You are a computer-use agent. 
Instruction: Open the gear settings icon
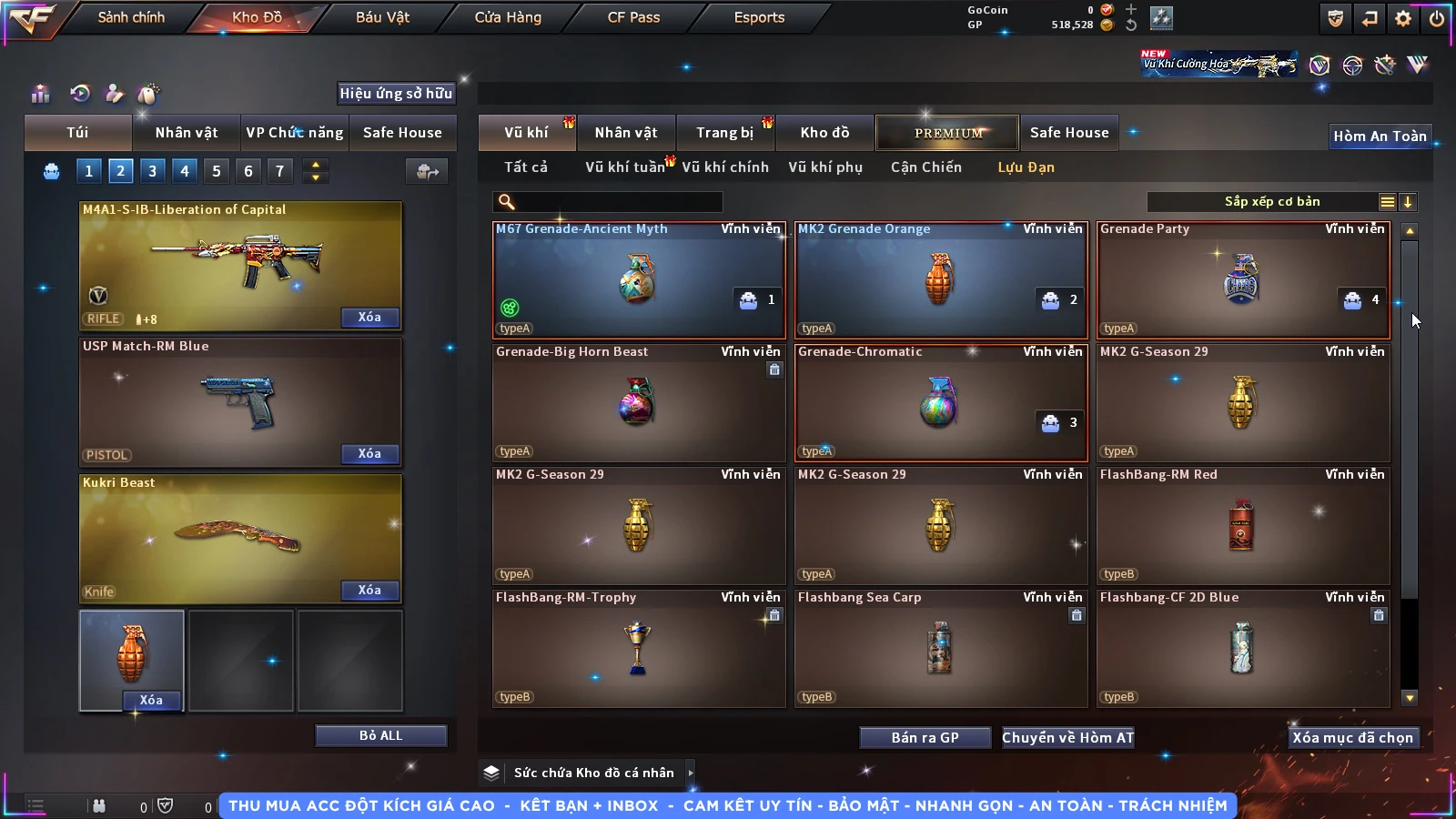pyautogui.click(x=1403, y=18)
